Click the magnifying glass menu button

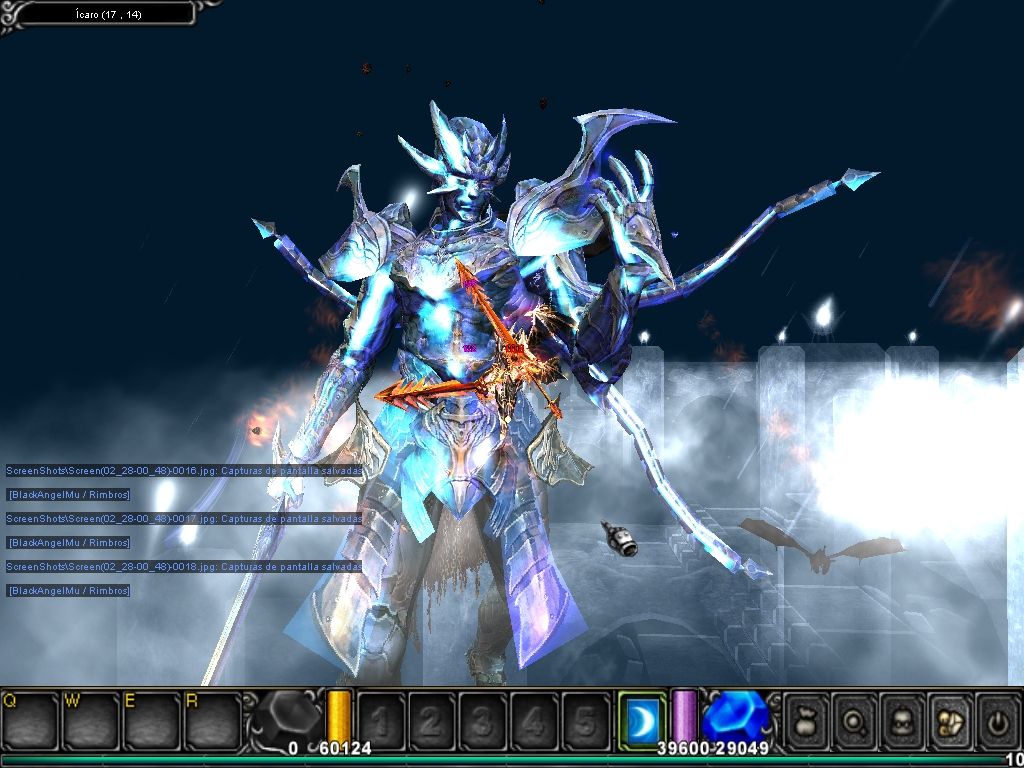[855, 720]
